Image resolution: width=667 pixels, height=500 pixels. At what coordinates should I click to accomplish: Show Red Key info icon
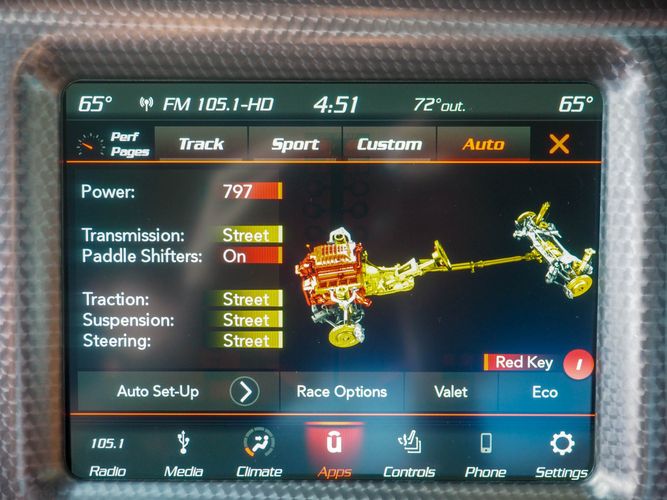pyautogui.click(x=578, y=363)
